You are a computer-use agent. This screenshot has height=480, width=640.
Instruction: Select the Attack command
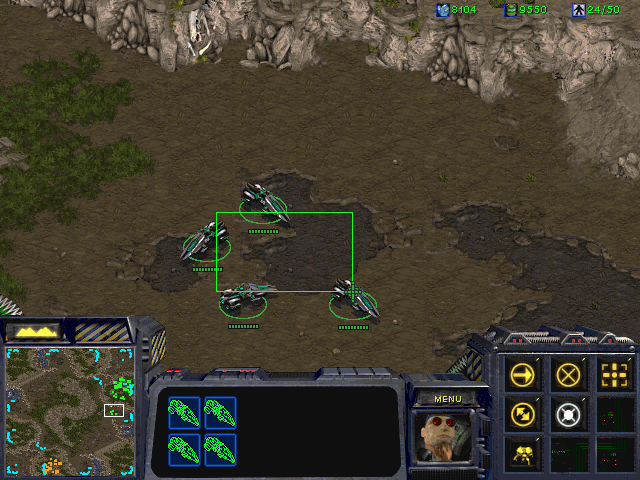[613, 375]
